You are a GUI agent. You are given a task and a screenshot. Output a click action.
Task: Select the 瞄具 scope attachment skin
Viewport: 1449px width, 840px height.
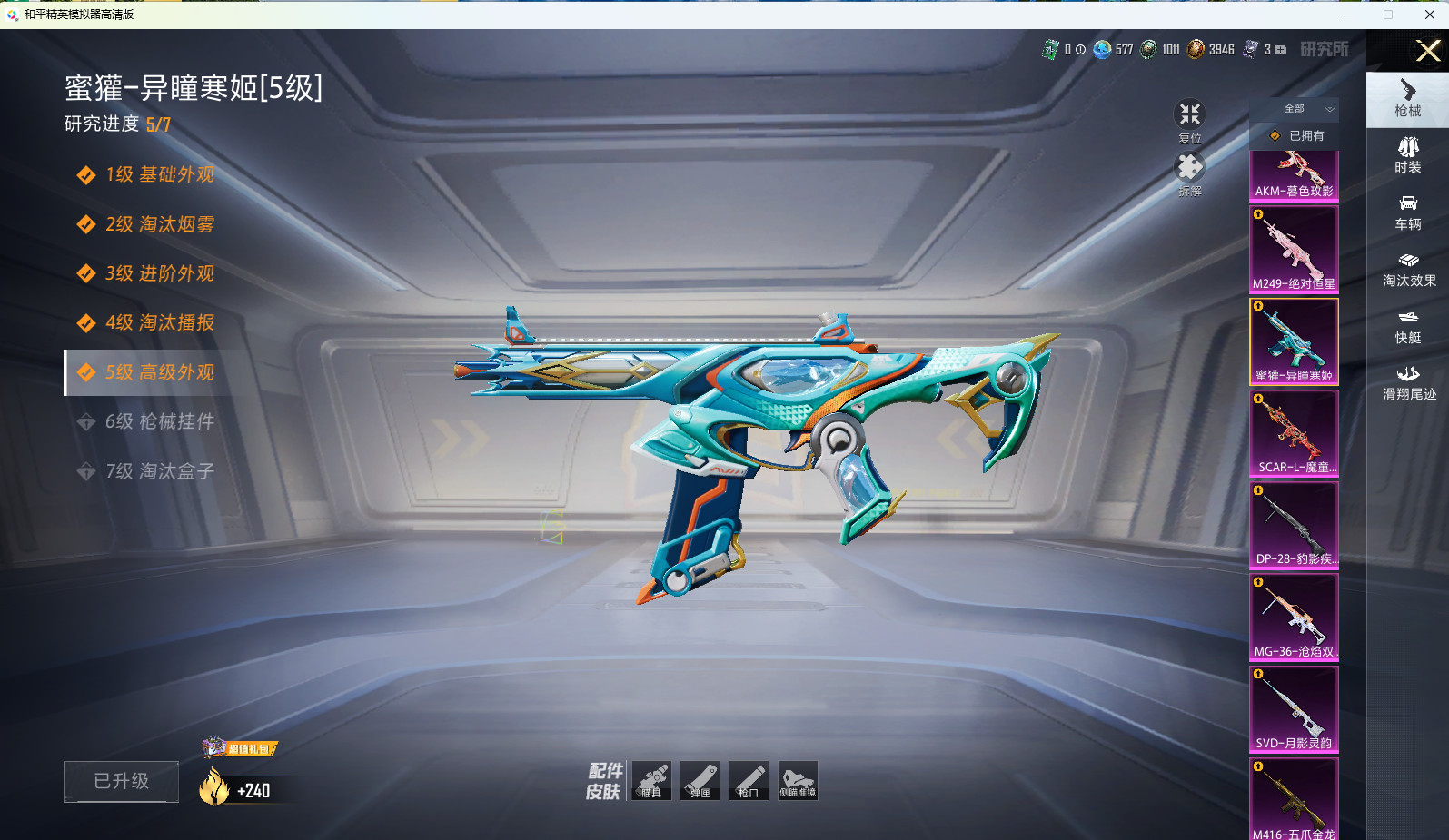(651, 780)
